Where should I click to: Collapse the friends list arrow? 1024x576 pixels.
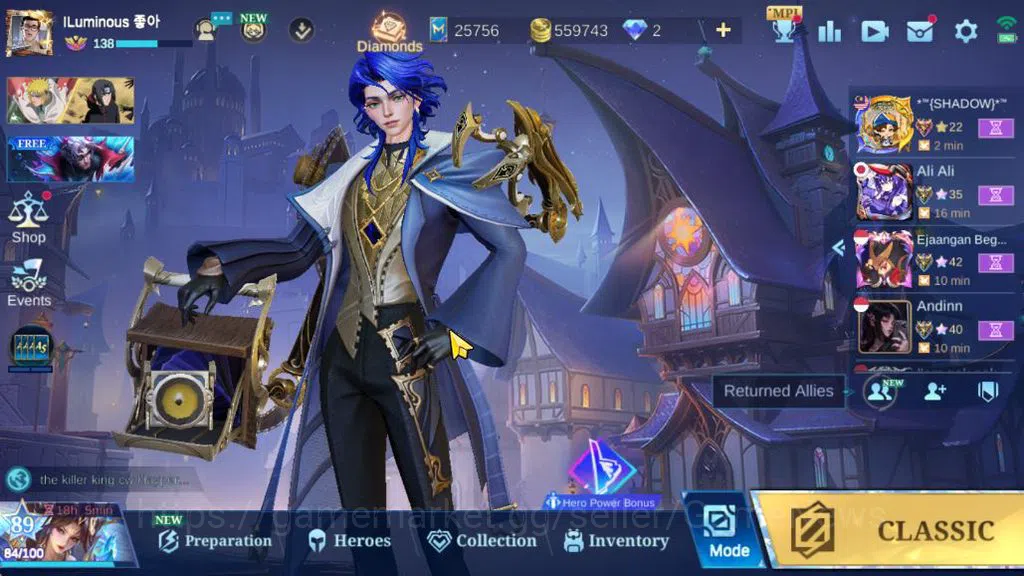pyautogui.click(x=838, y=248)
